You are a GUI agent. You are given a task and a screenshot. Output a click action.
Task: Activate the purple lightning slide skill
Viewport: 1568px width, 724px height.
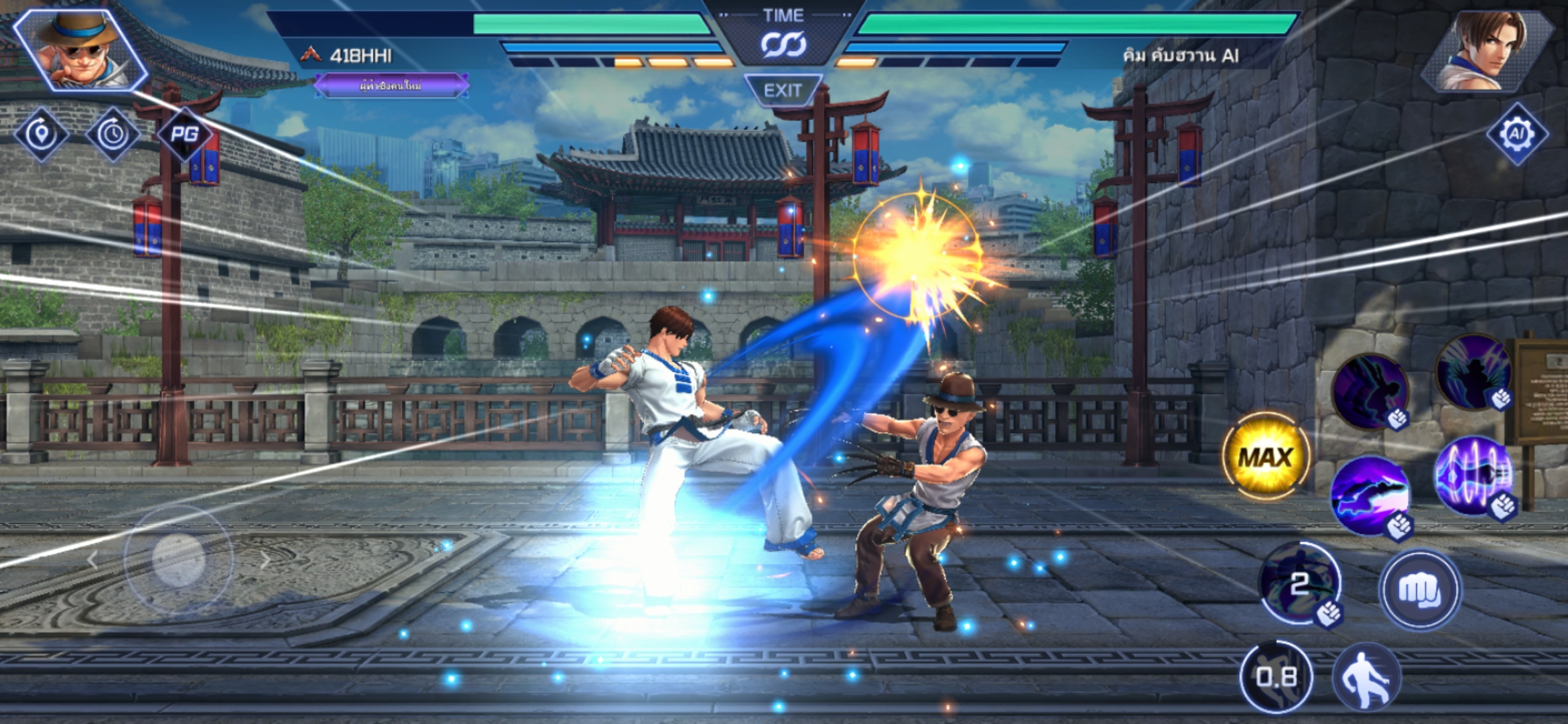pos(1370,496)
